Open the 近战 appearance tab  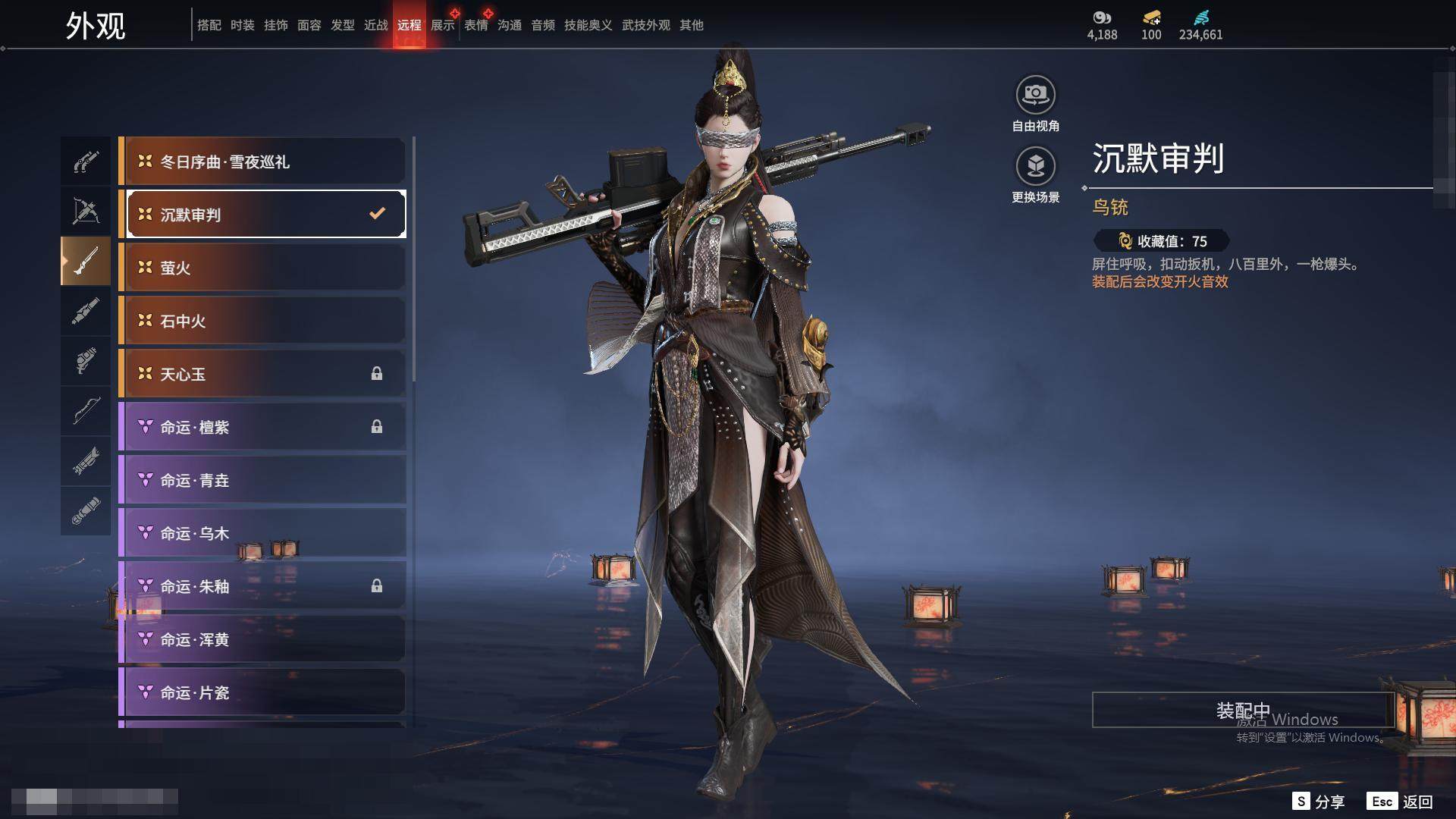[376, 25]
